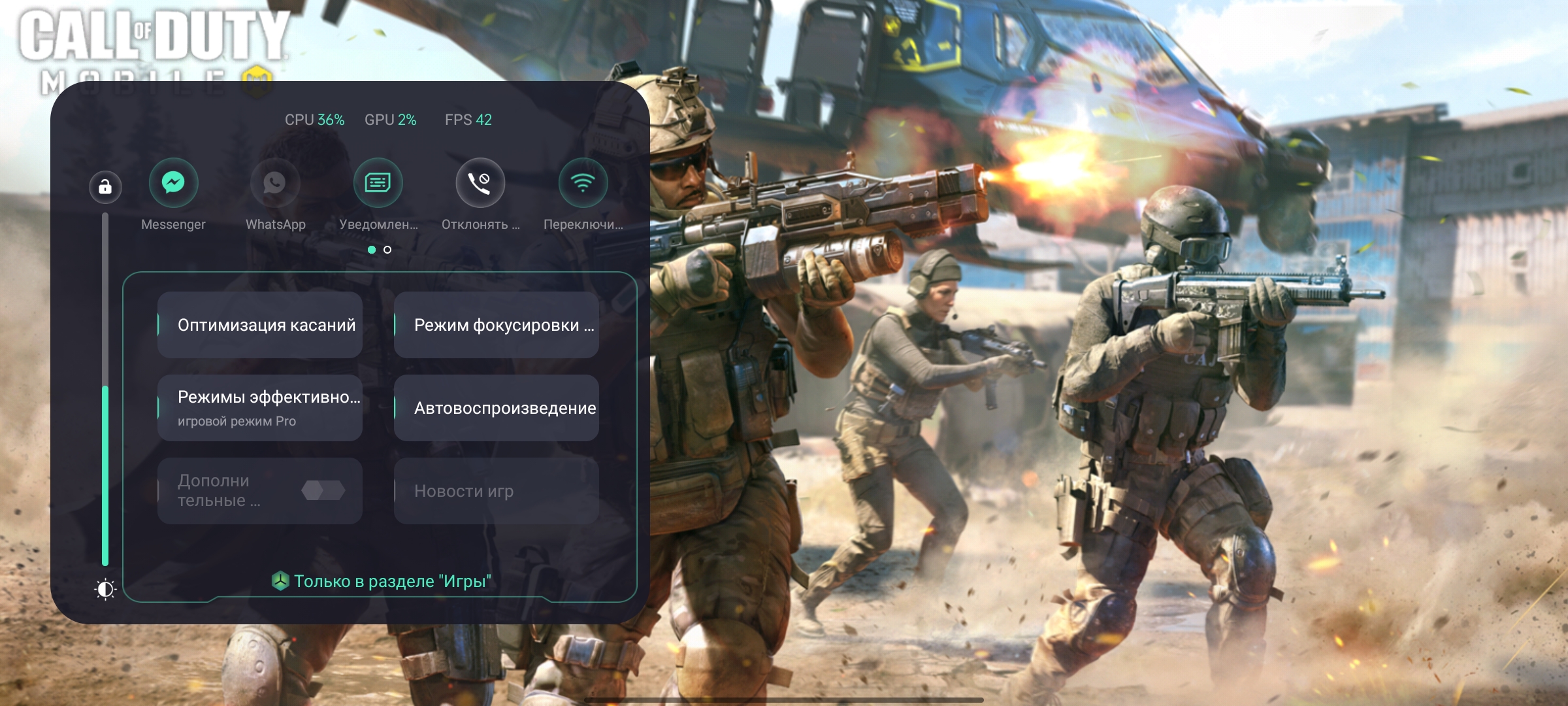
Task: Choose Режимы эффективности игровой режим Pro
Action: [260, 408]
